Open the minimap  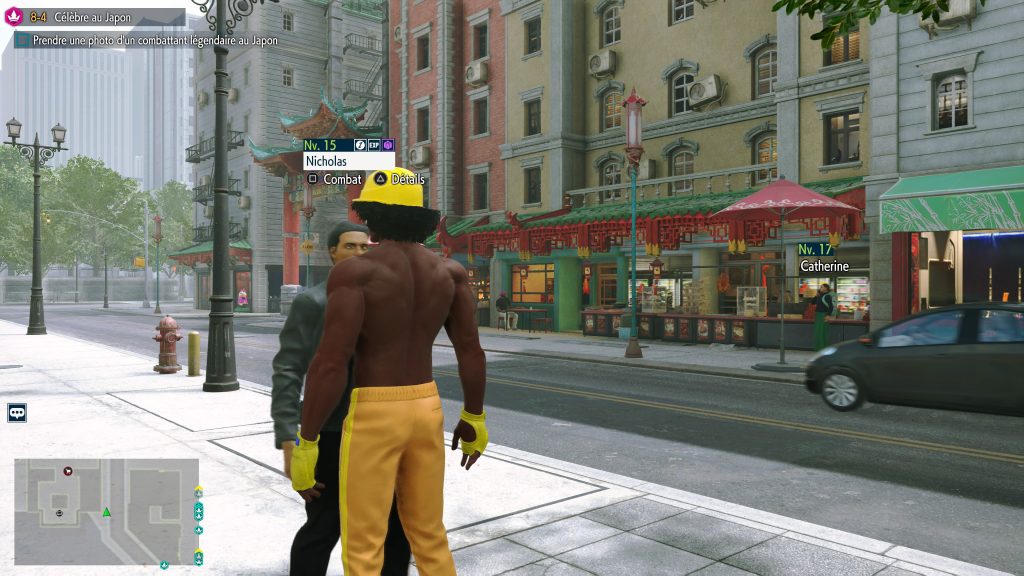(x=106, y=511)
